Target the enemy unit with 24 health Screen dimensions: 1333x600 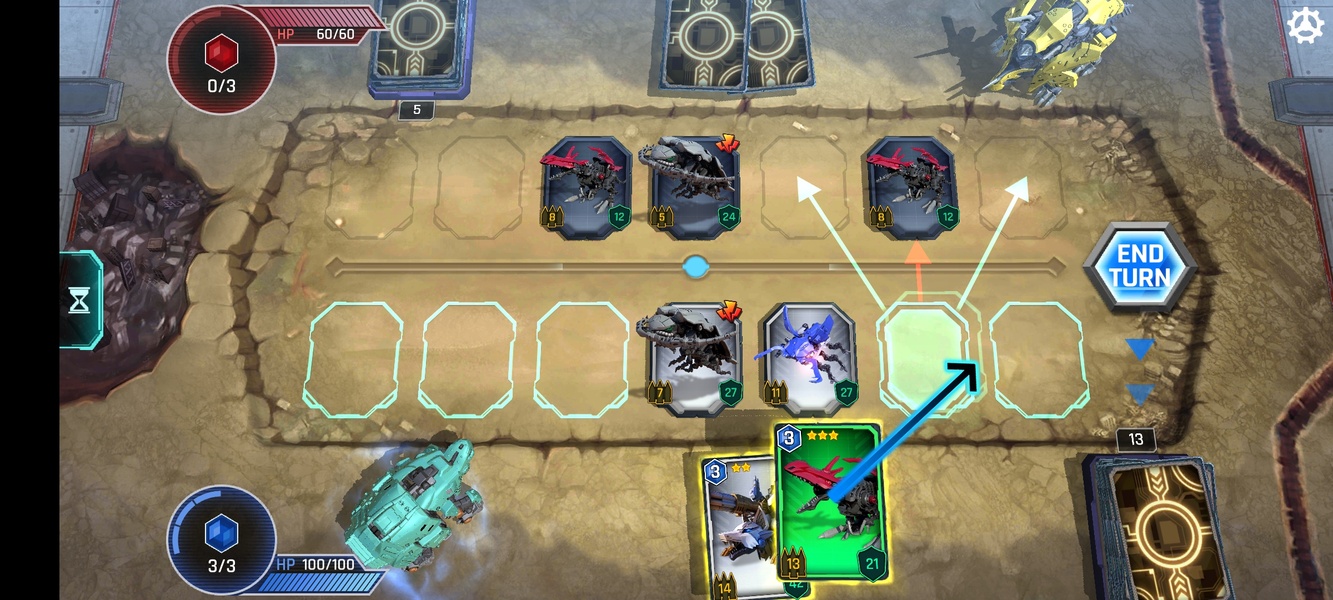point(695,187)
